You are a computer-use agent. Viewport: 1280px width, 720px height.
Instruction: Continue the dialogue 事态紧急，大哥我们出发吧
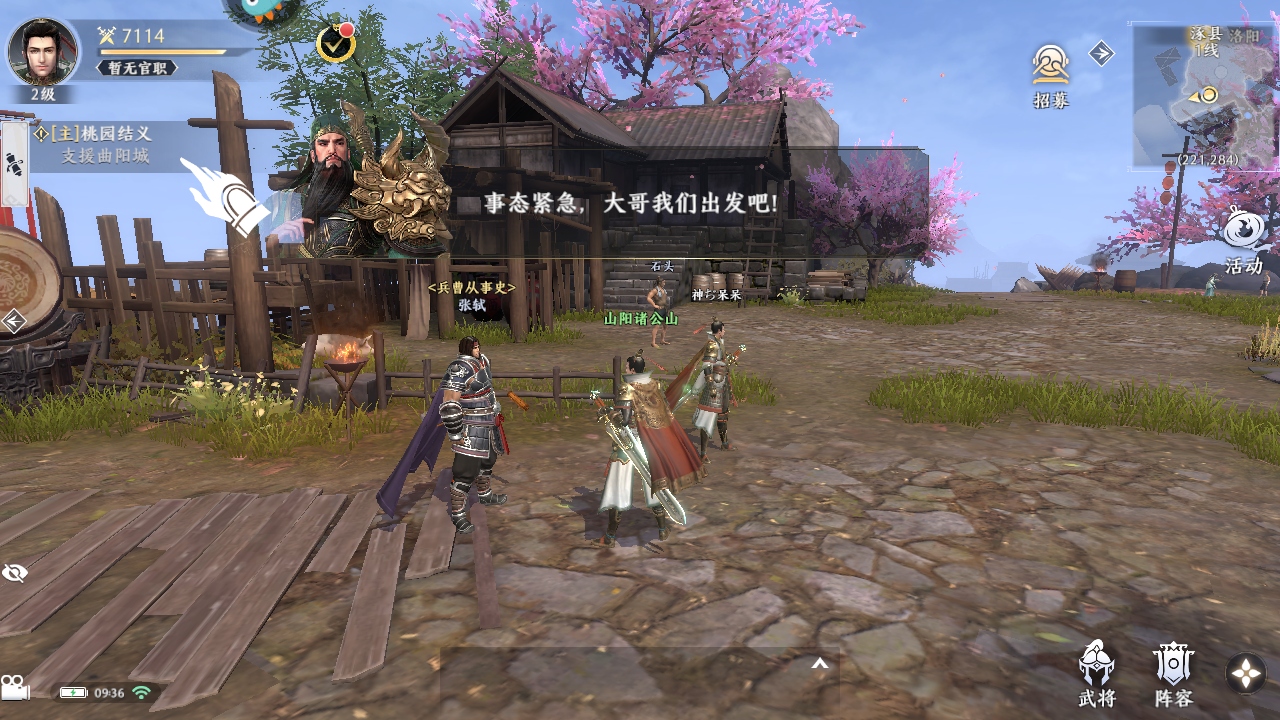(x=630, y=204)
